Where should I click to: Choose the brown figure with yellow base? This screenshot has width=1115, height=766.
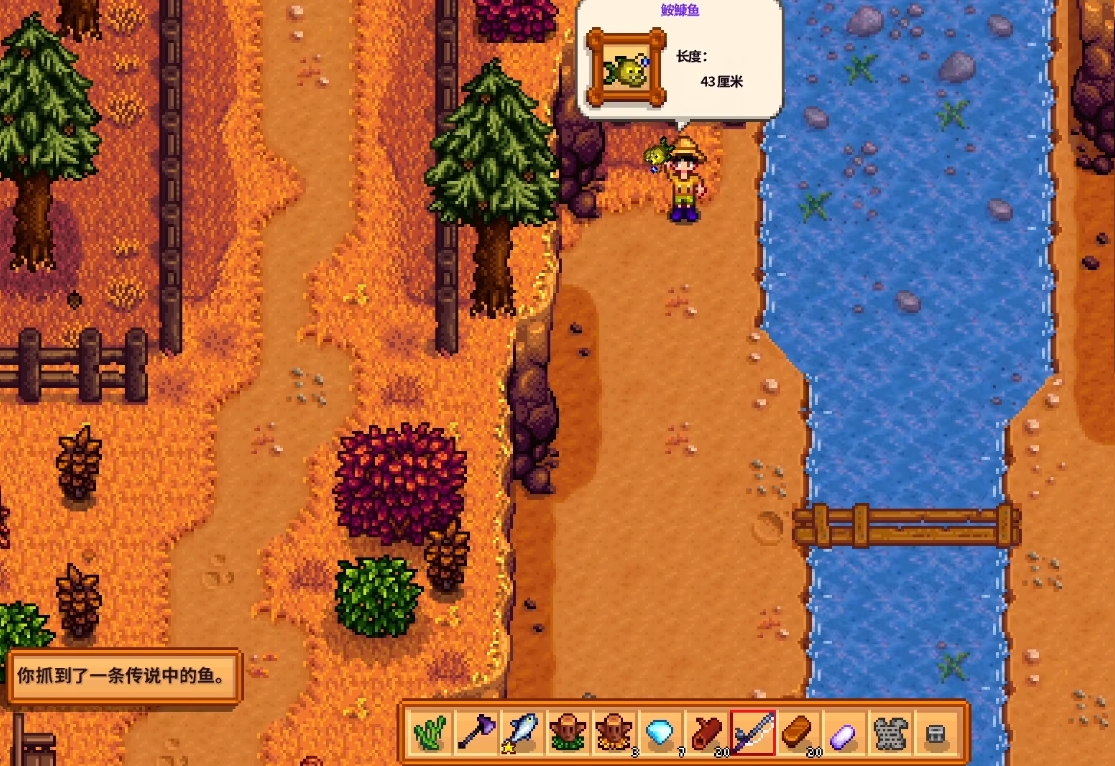613,733
